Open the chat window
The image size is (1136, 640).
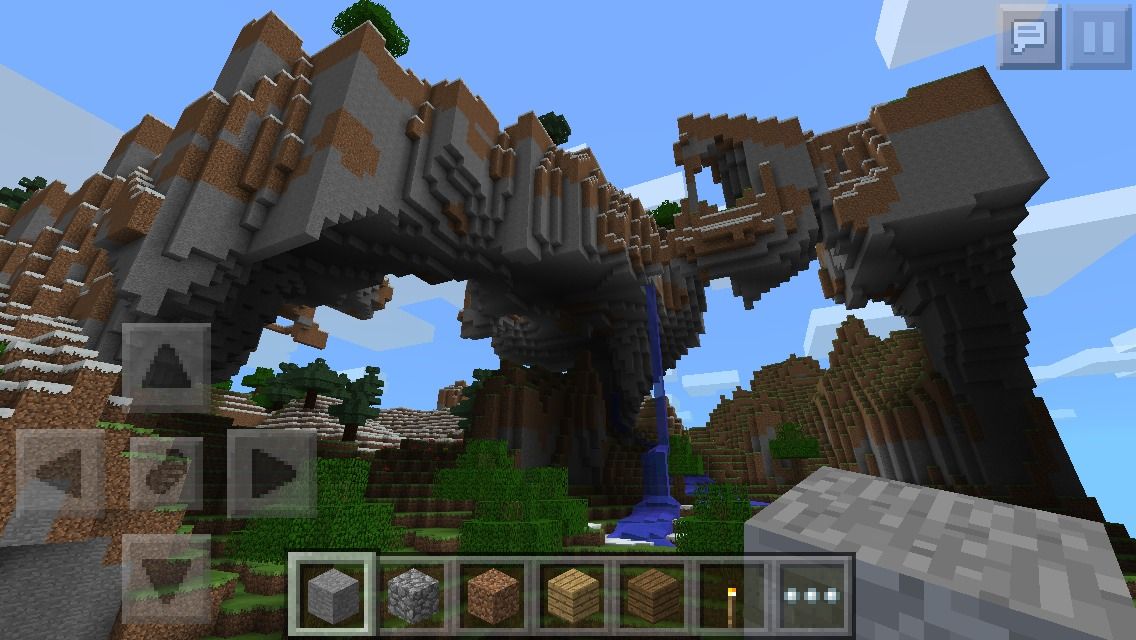click(x=1029, y=37)
